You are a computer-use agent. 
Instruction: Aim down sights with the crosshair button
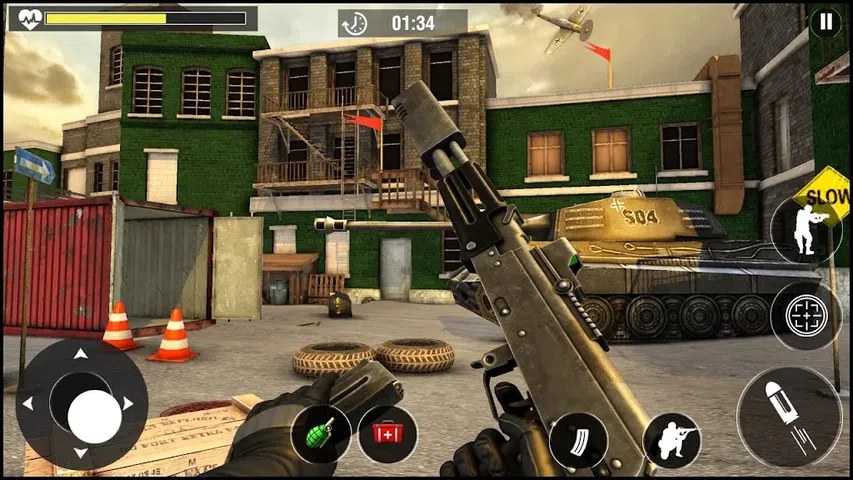pos(805,316)
